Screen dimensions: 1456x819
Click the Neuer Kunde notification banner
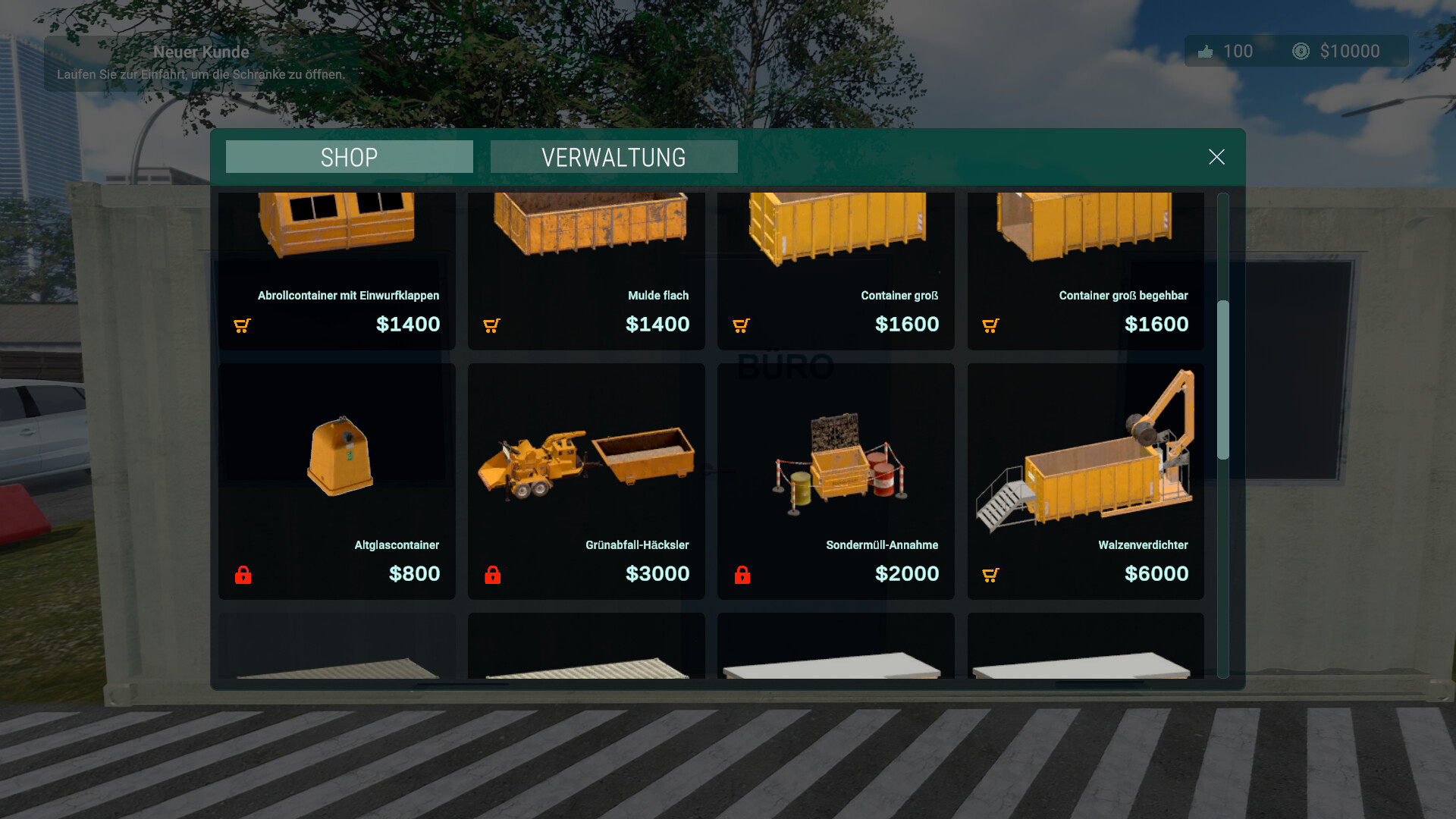coord(202,62)
